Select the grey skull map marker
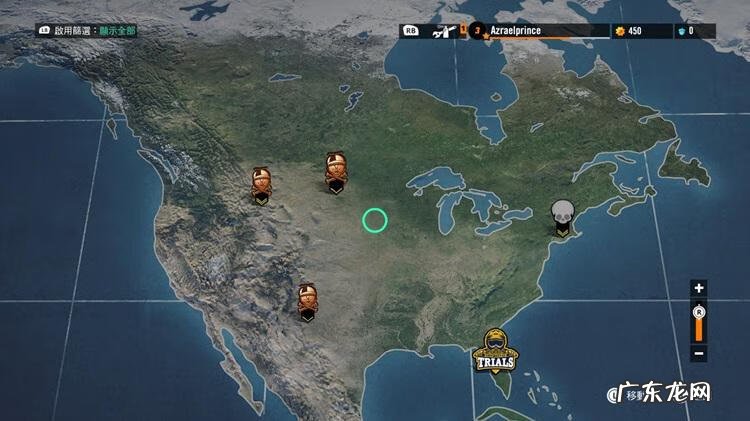Image resolution: width=750 pixels, height=421 pixels. [x=563, y=217]
